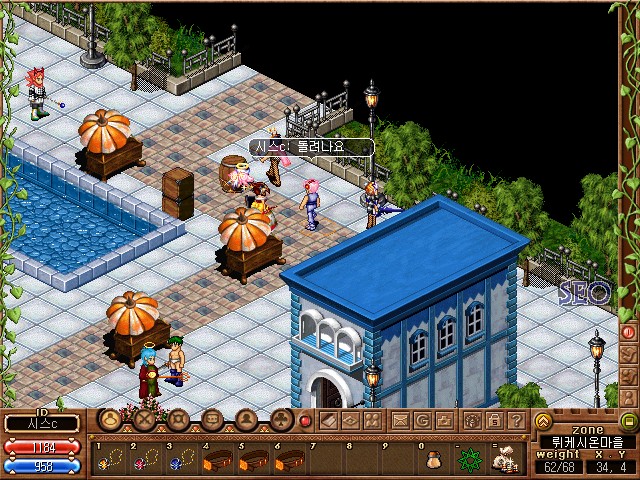Open the envelope mail button
Screen dimensions: 640x480
click(400, 420)
